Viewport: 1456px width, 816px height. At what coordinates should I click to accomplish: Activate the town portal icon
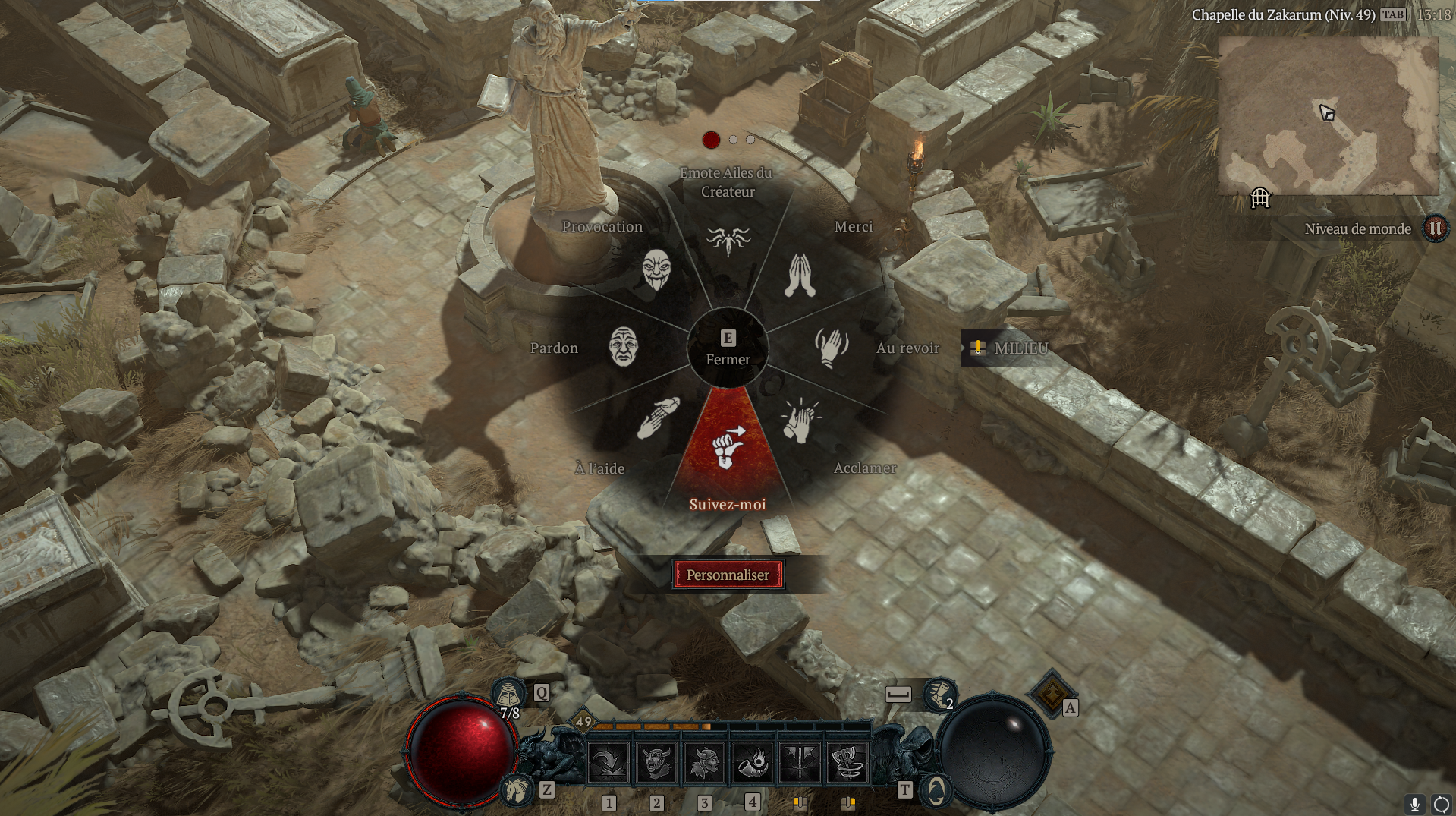[x=936, y=791]
